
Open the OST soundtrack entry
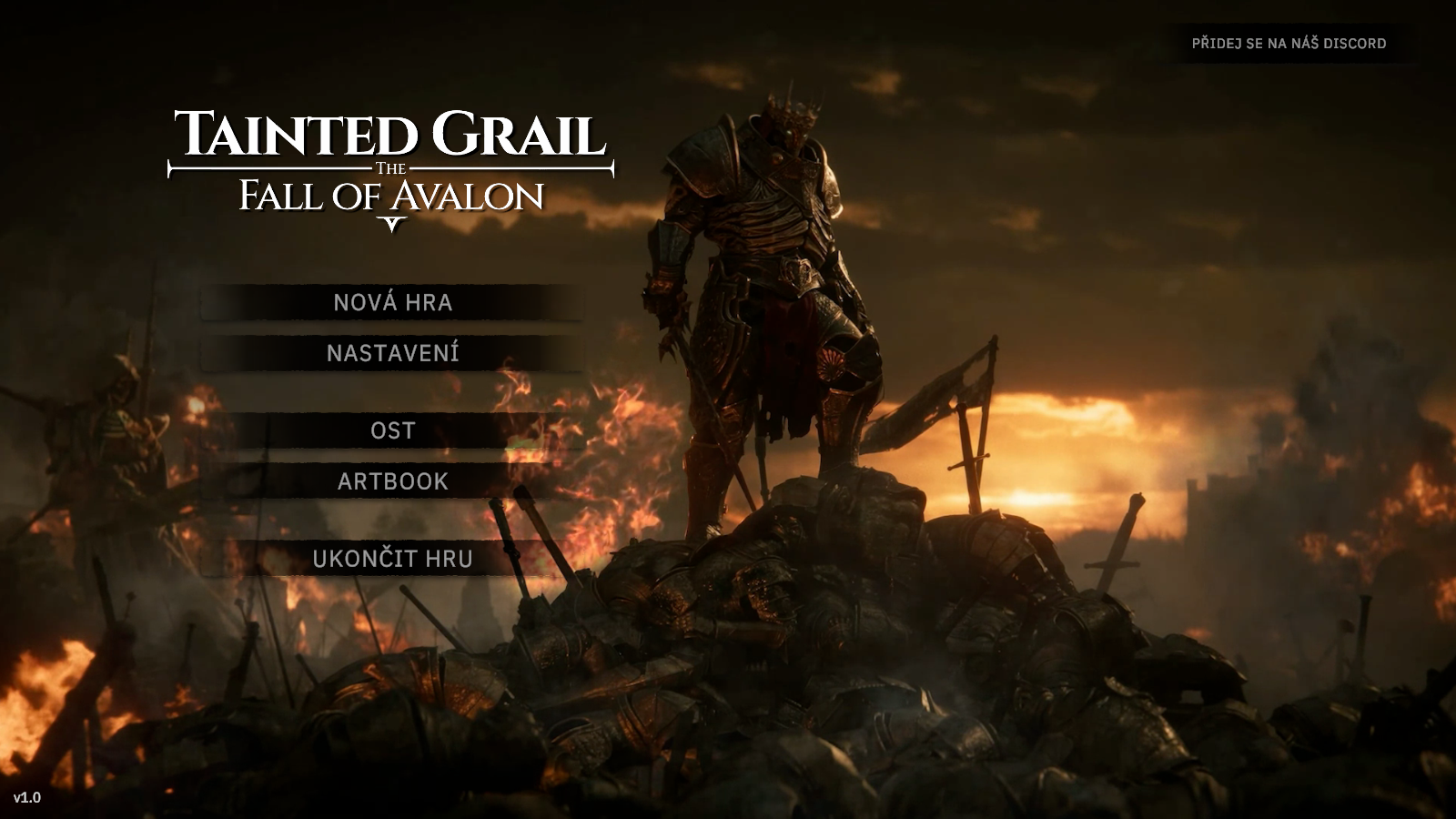(x=392, y=430)
